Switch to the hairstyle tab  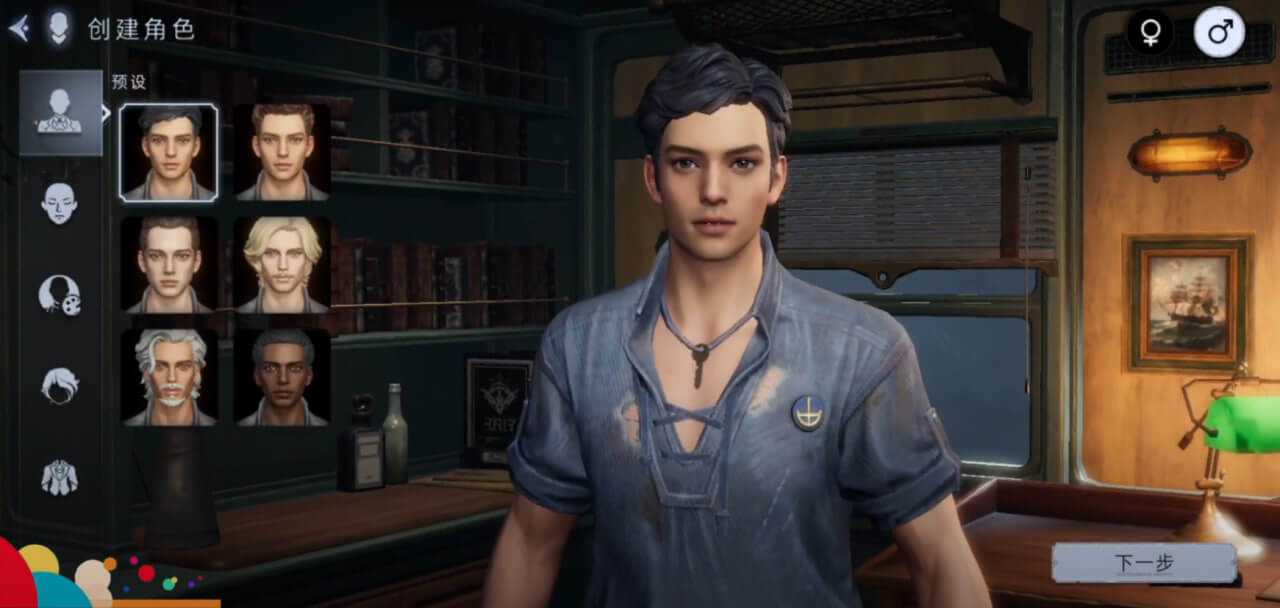coord(60,385)
